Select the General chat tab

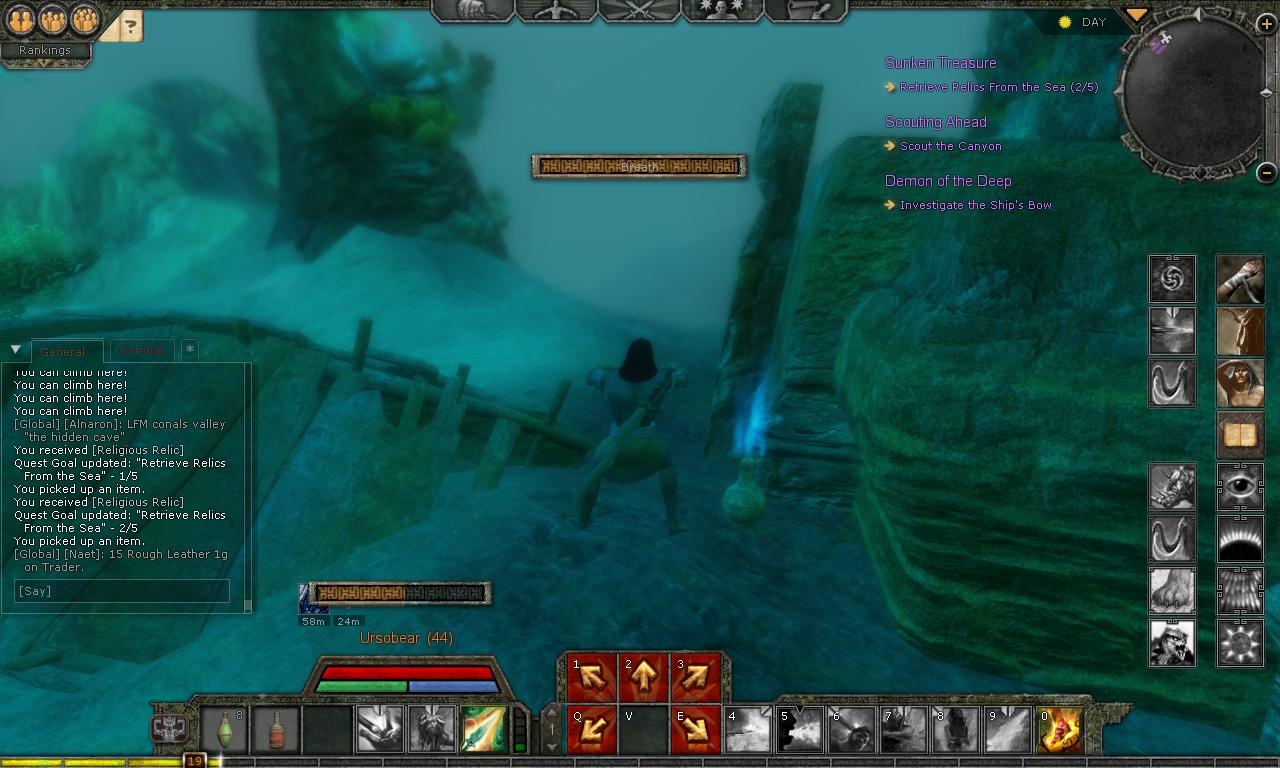pos(66,351)
